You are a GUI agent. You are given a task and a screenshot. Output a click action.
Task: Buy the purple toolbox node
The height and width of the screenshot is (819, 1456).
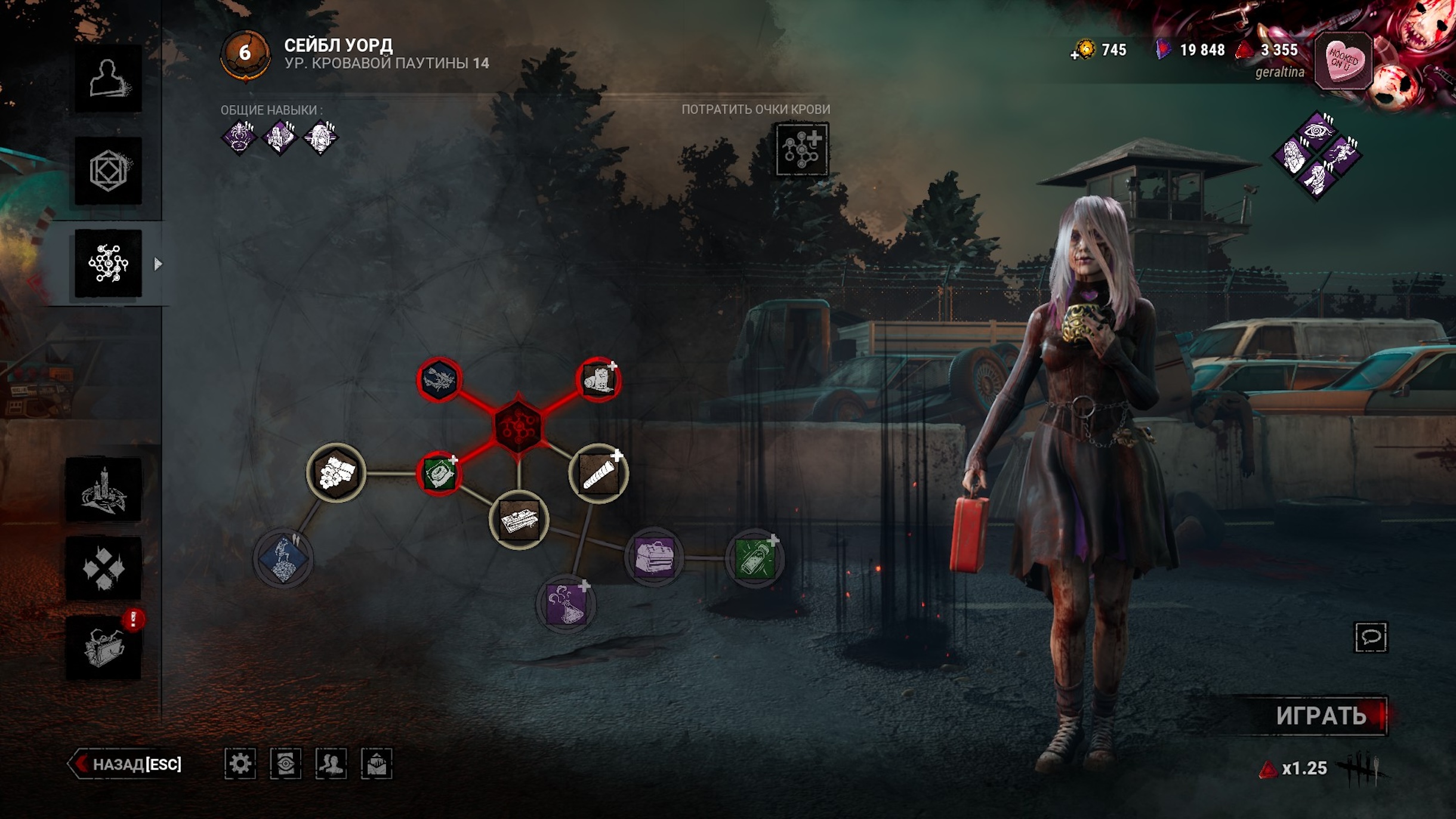pos(654,558)
